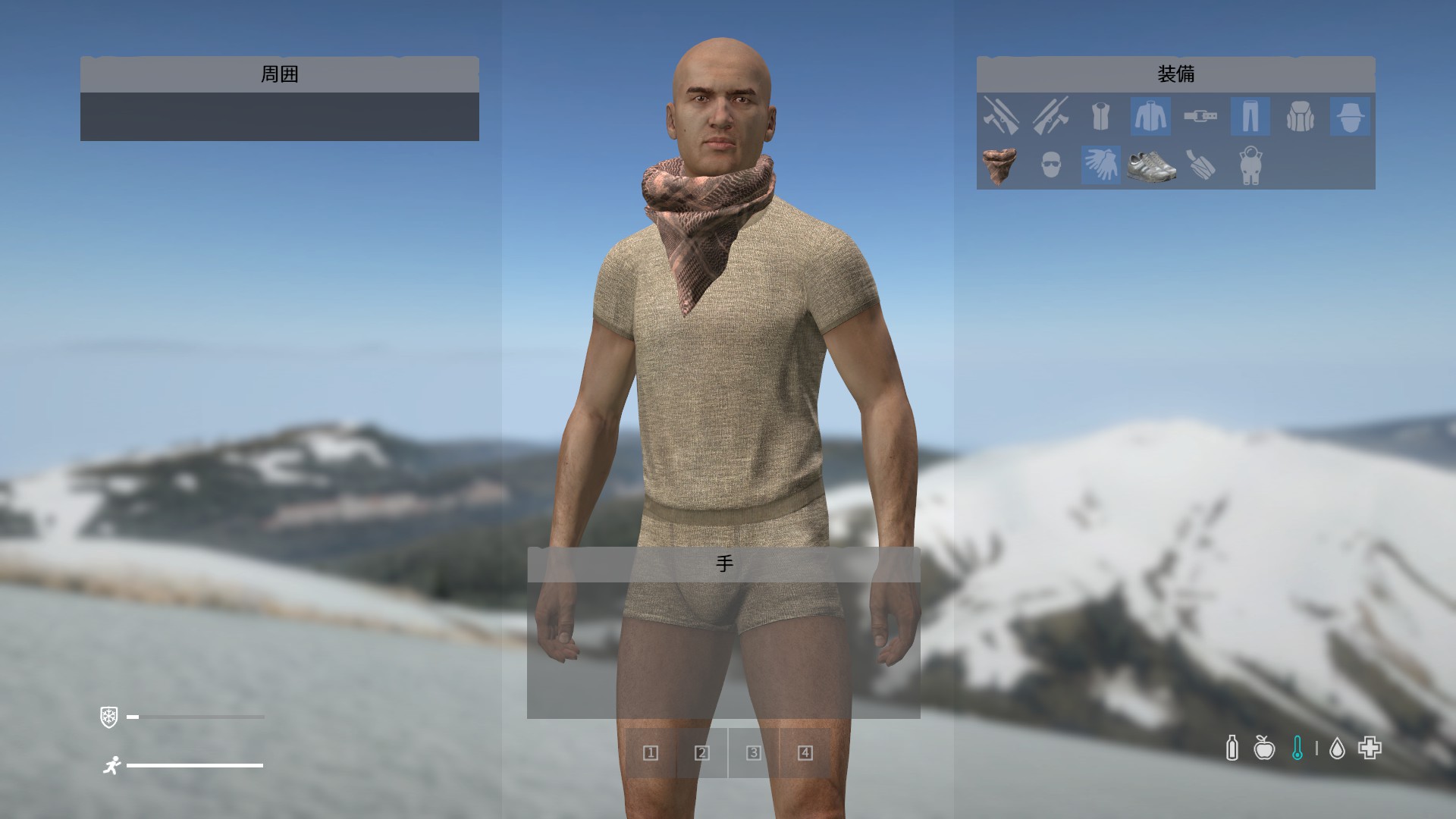Choose quickbar slot 4
Viewport: 1456px width, 819px height.
[x=805, y=753]
